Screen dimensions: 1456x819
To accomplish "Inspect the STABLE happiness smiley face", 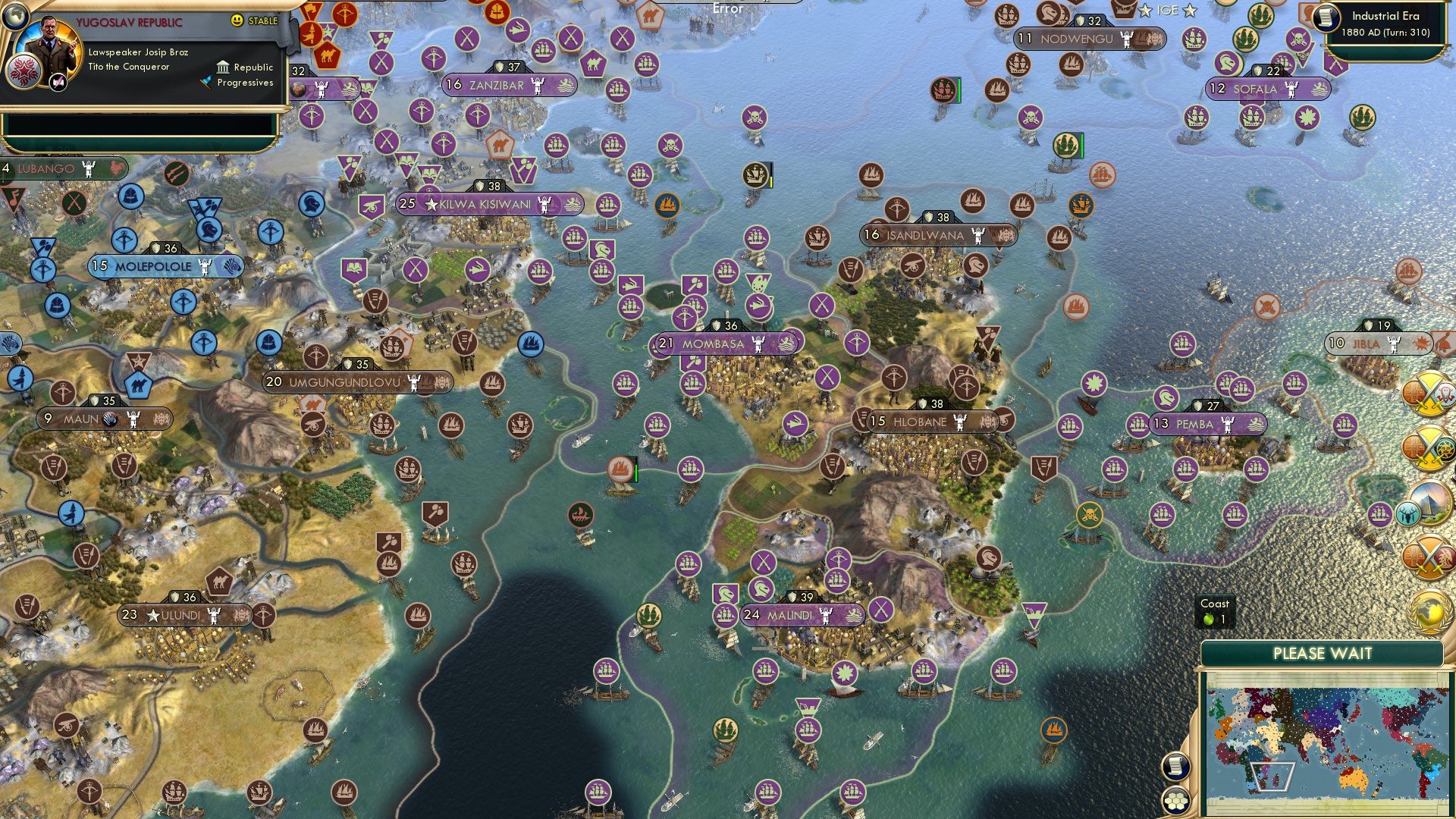I will point(237,21).
